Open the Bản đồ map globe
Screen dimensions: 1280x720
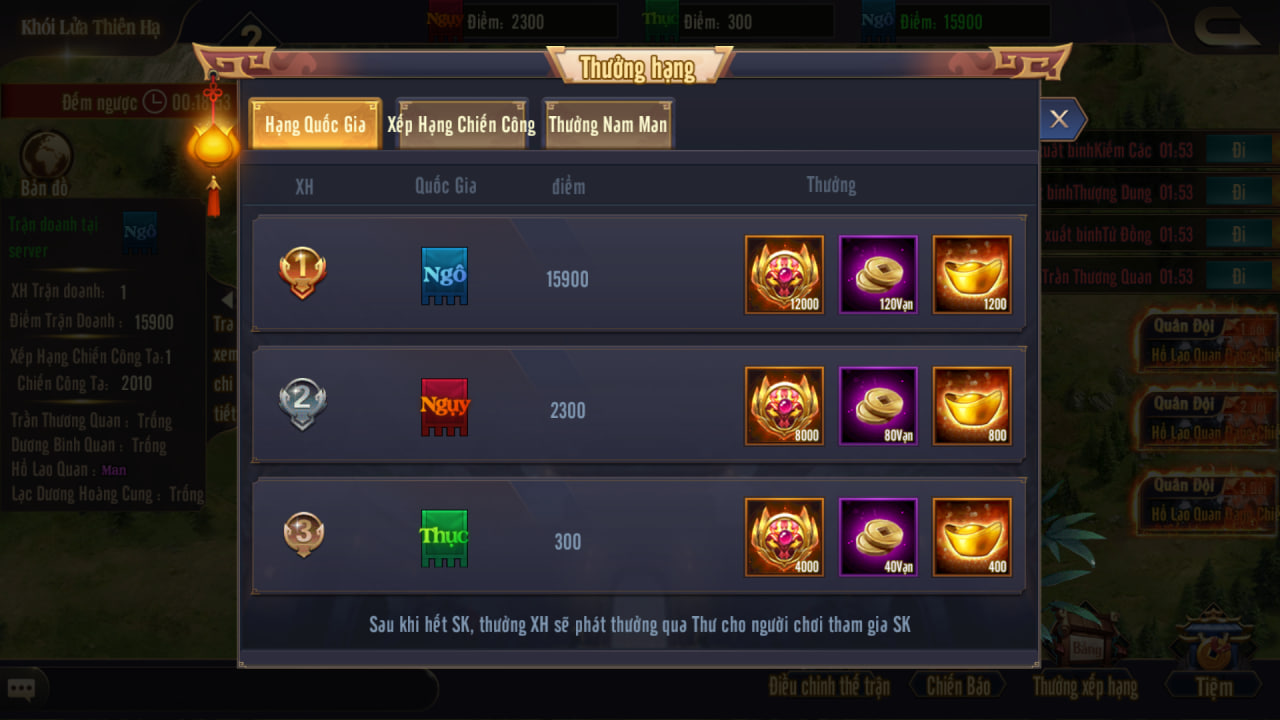tap(46, 158)
